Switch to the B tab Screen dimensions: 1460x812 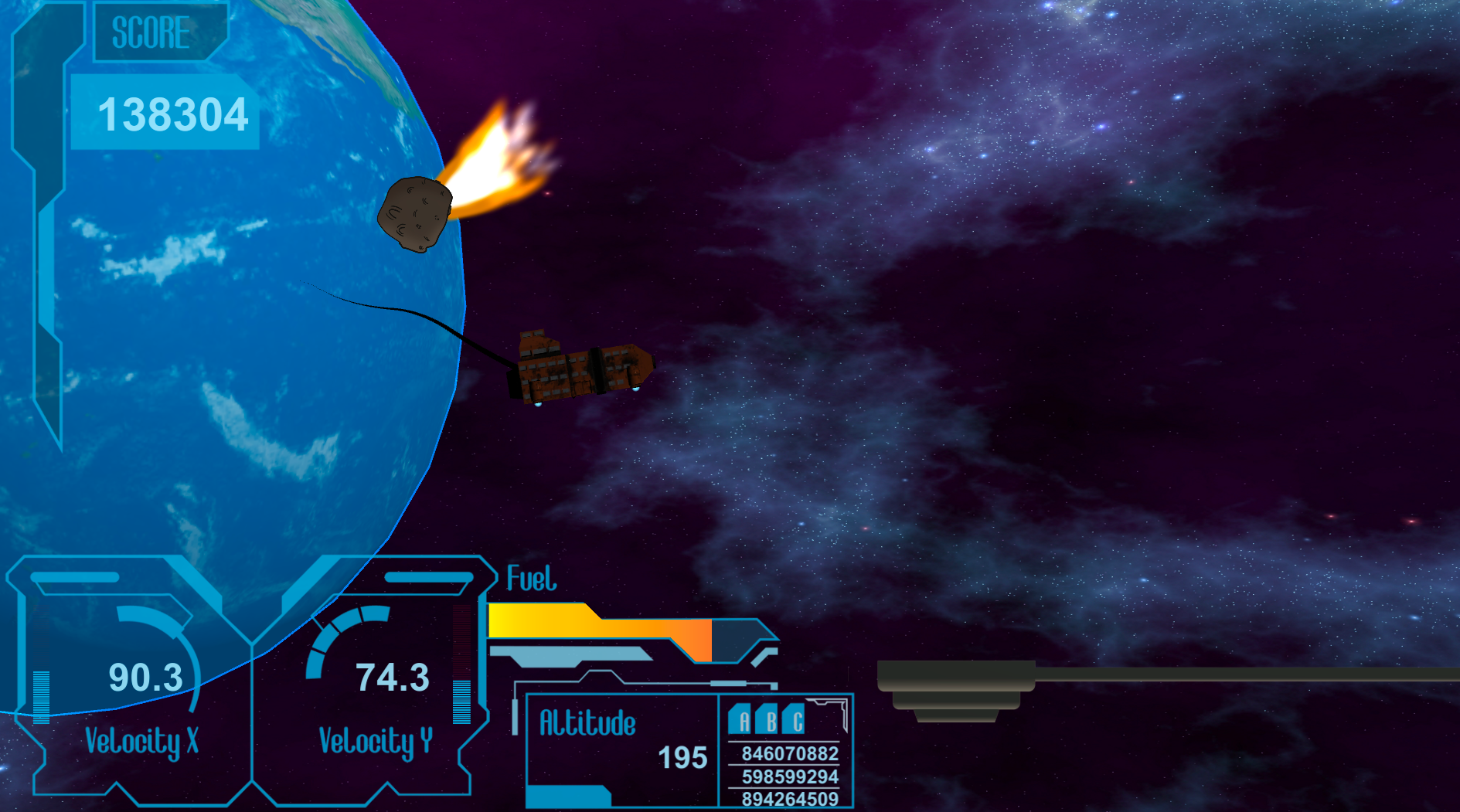point(767,720)
